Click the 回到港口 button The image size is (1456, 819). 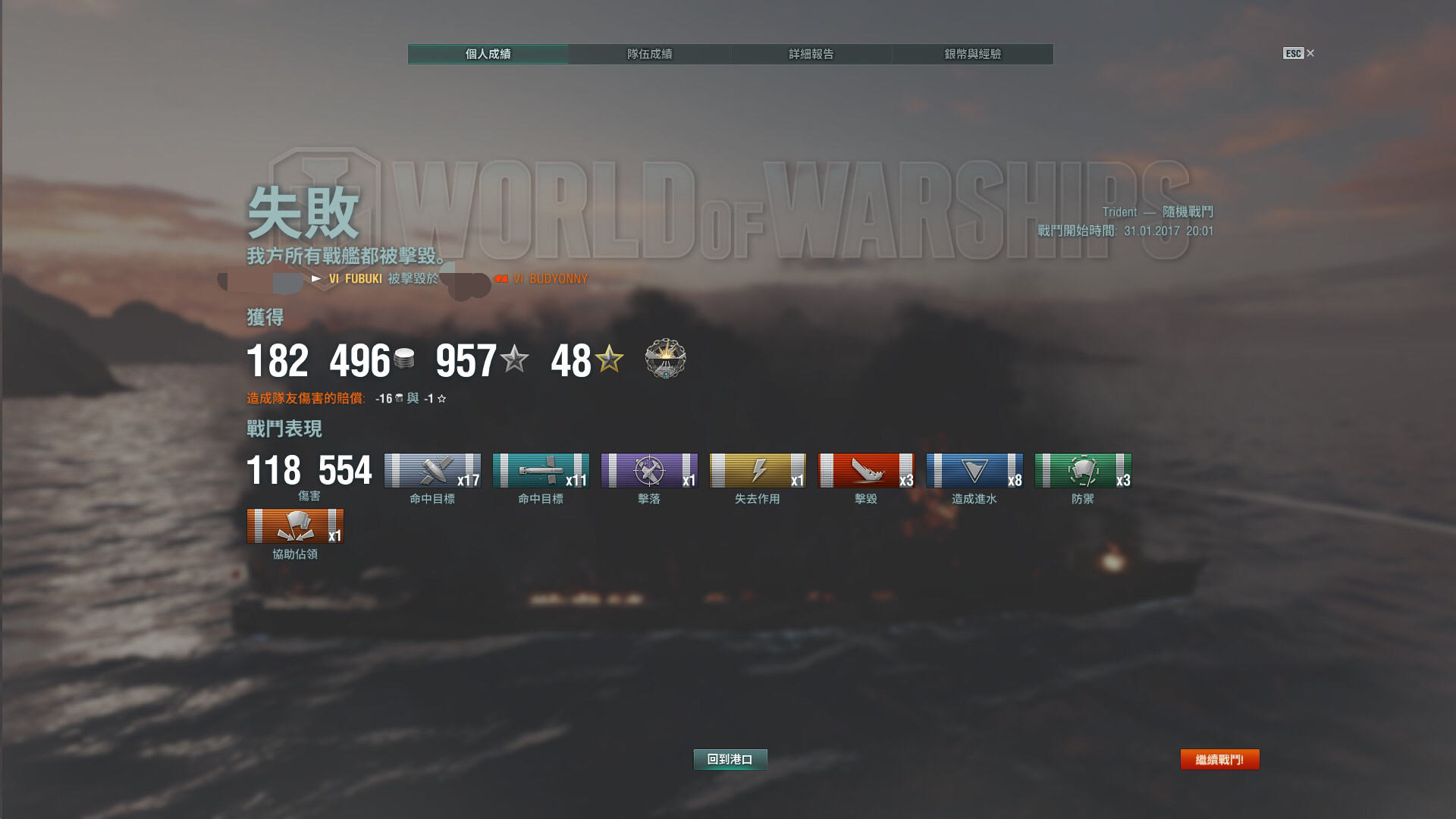click(x=730, y=759)
